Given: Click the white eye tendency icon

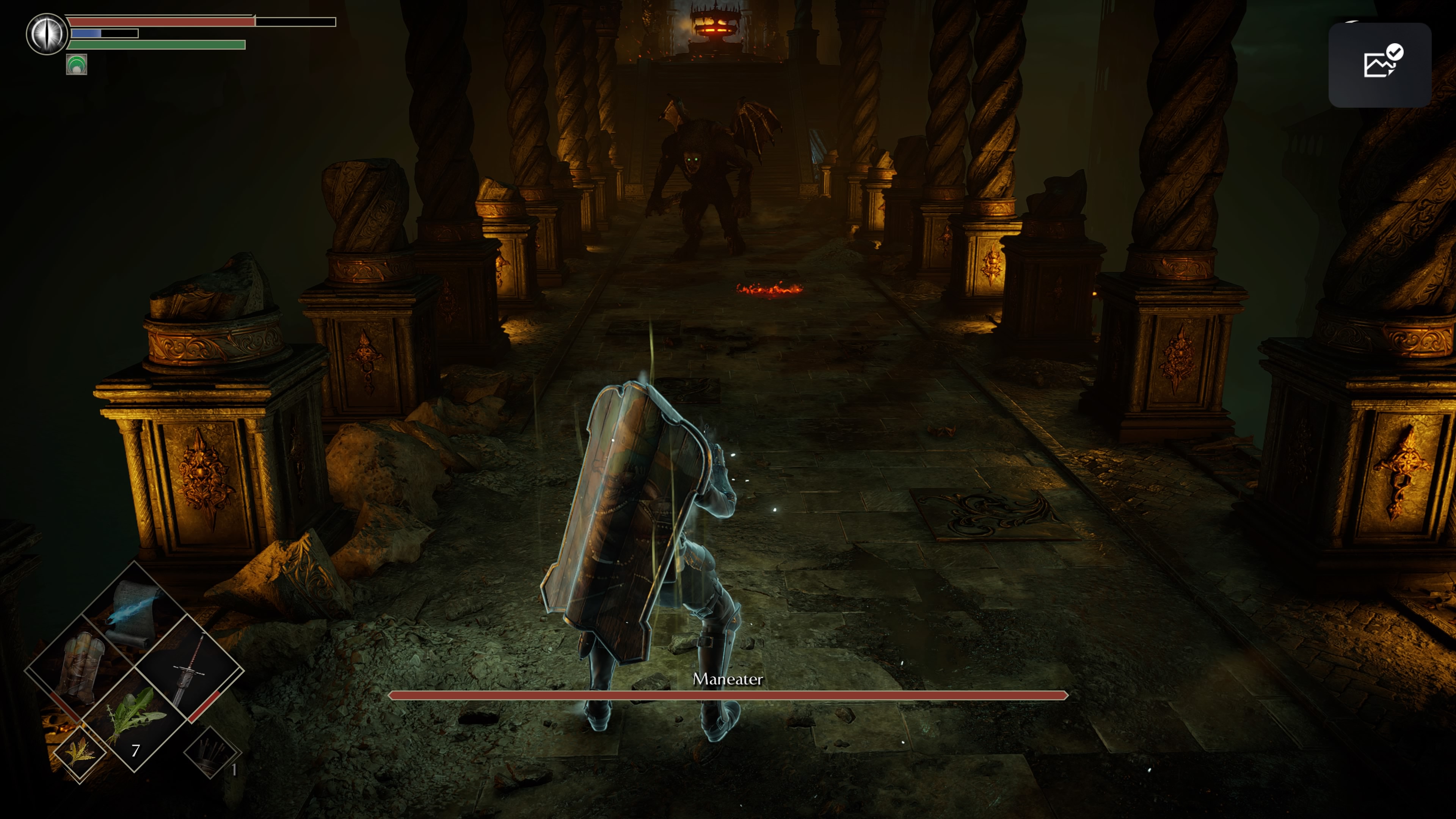Looking at the screenshot, I should [47, 33].
